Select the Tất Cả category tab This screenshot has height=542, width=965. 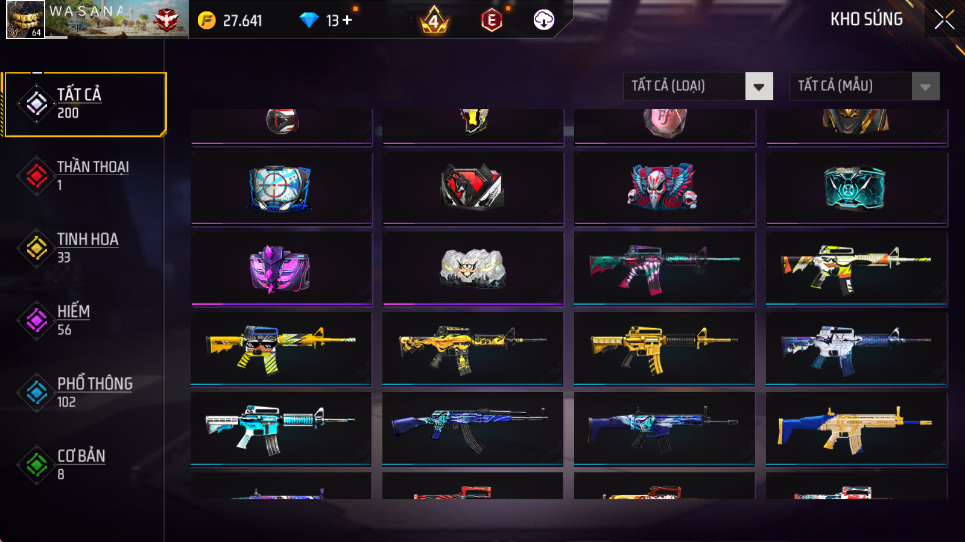click(85, 104)
